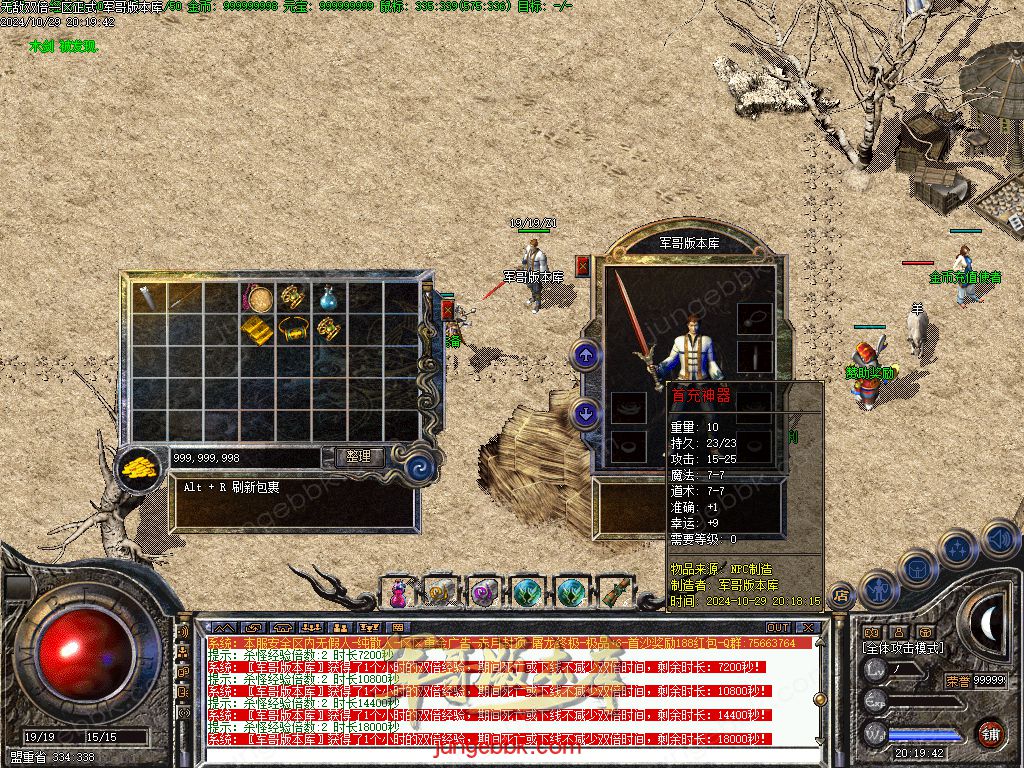Select the gold bracelet with teal gem
Image resolution: width=1024 pixels, height=768 pixels.
coord(292,328)
